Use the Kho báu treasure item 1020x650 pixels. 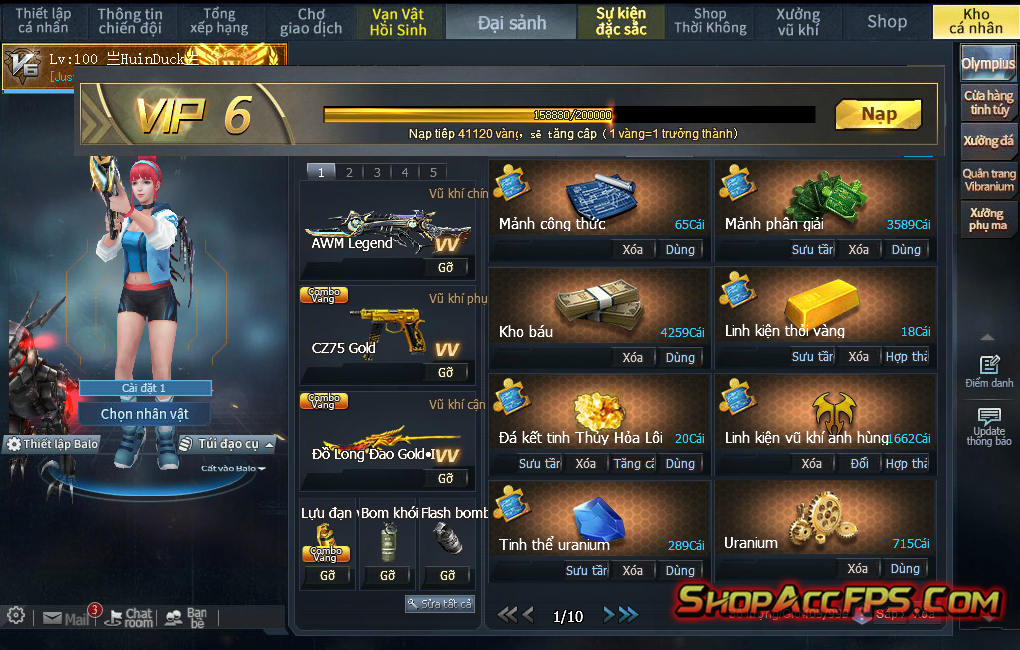pyautogui.click(x=680, y=357)
